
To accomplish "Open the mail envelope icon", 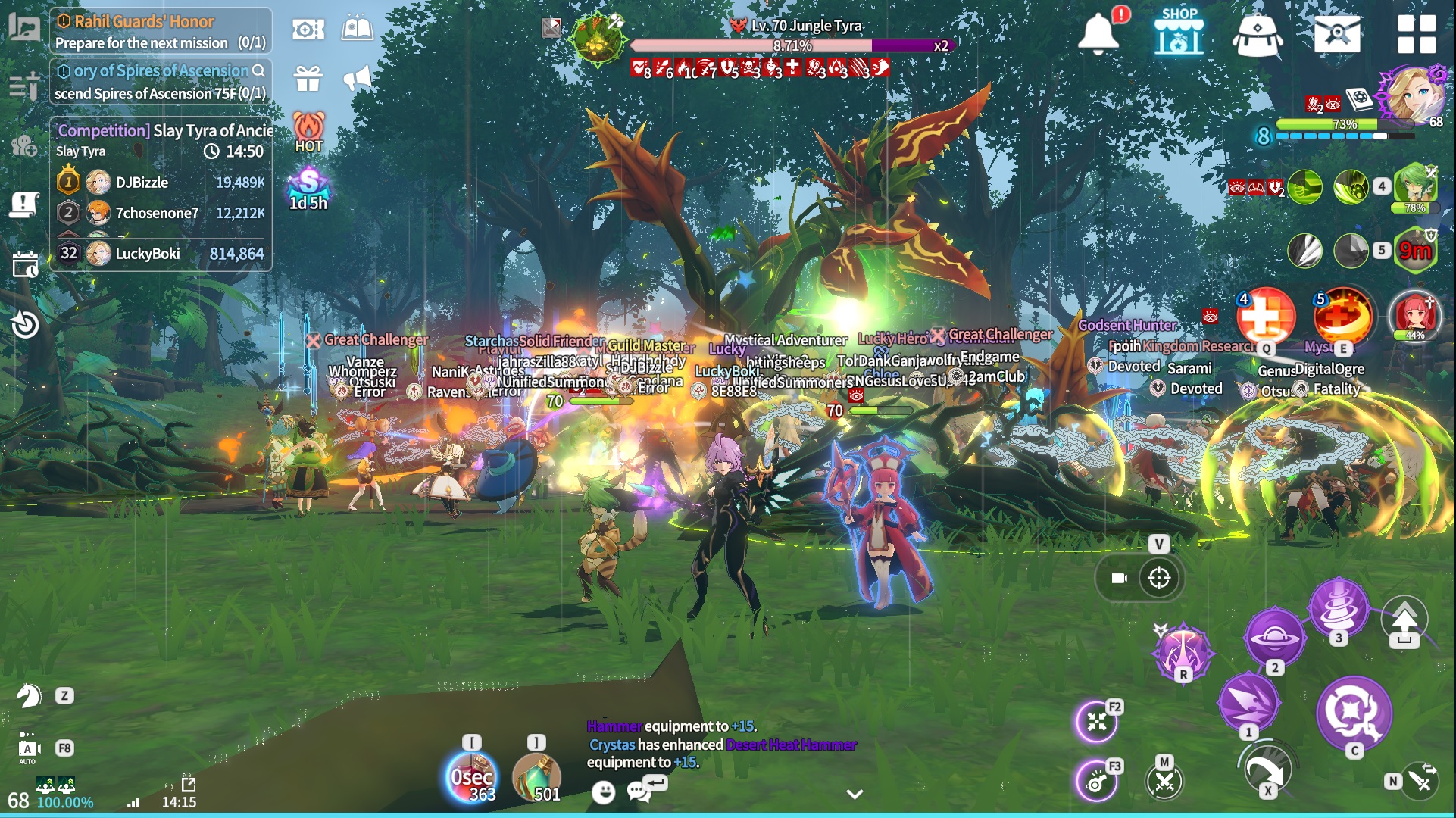I will tap(1337, 33).
